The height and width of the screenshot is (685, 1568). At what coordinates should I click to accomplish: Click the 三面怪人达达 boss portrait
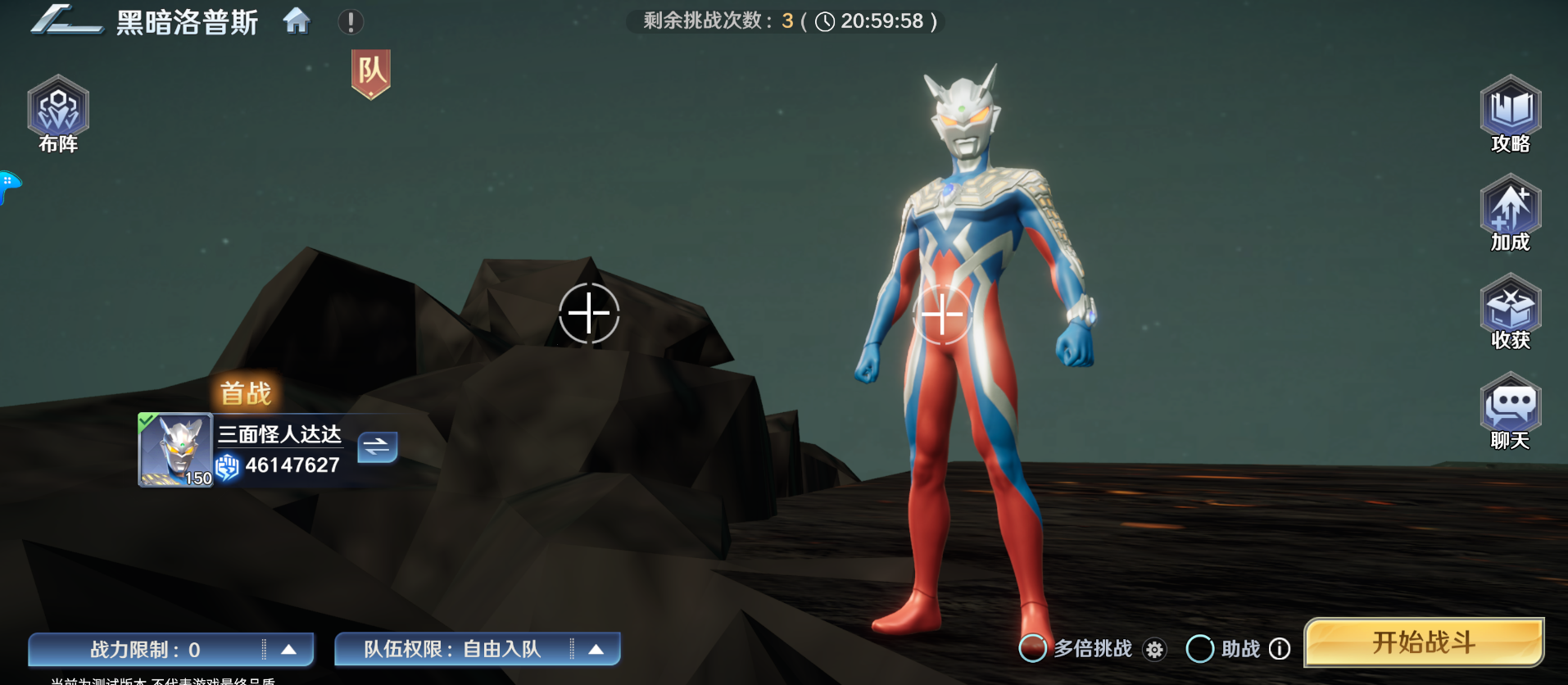(174, 450)
